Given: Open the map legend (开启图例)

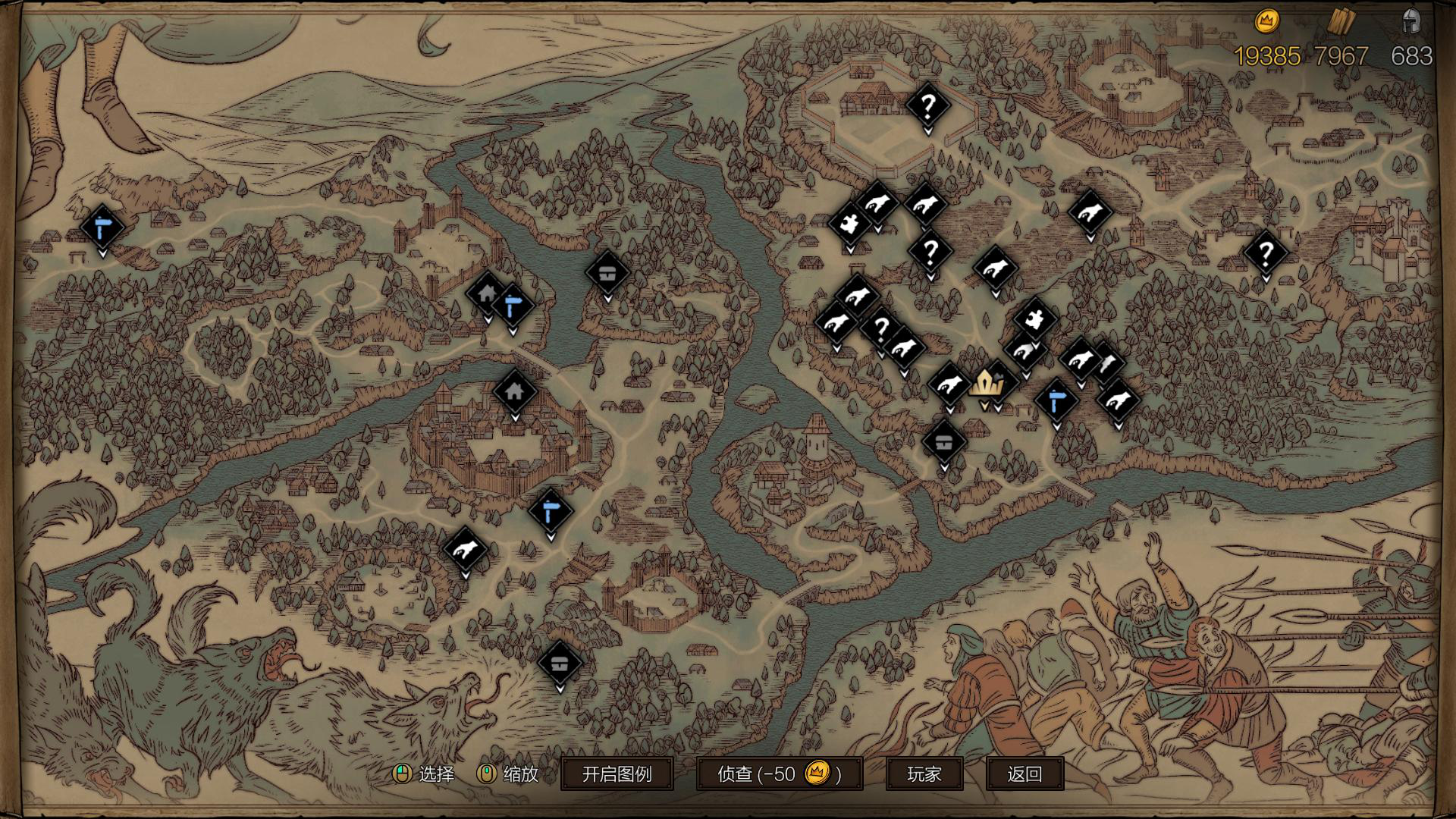Looking at the screenshot, I should point(617,773).
